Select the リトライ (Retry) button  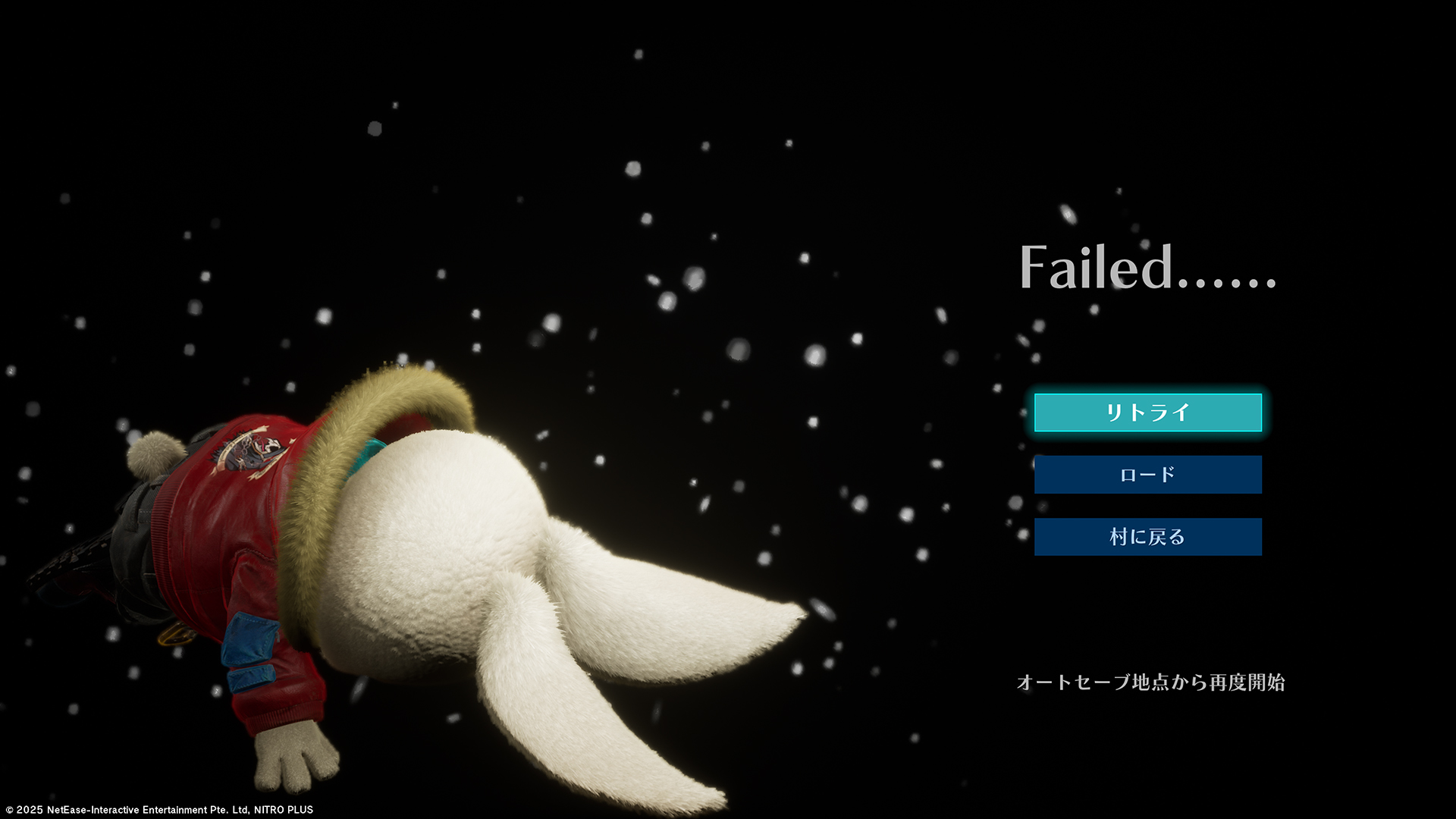[x=1147, y=413]
